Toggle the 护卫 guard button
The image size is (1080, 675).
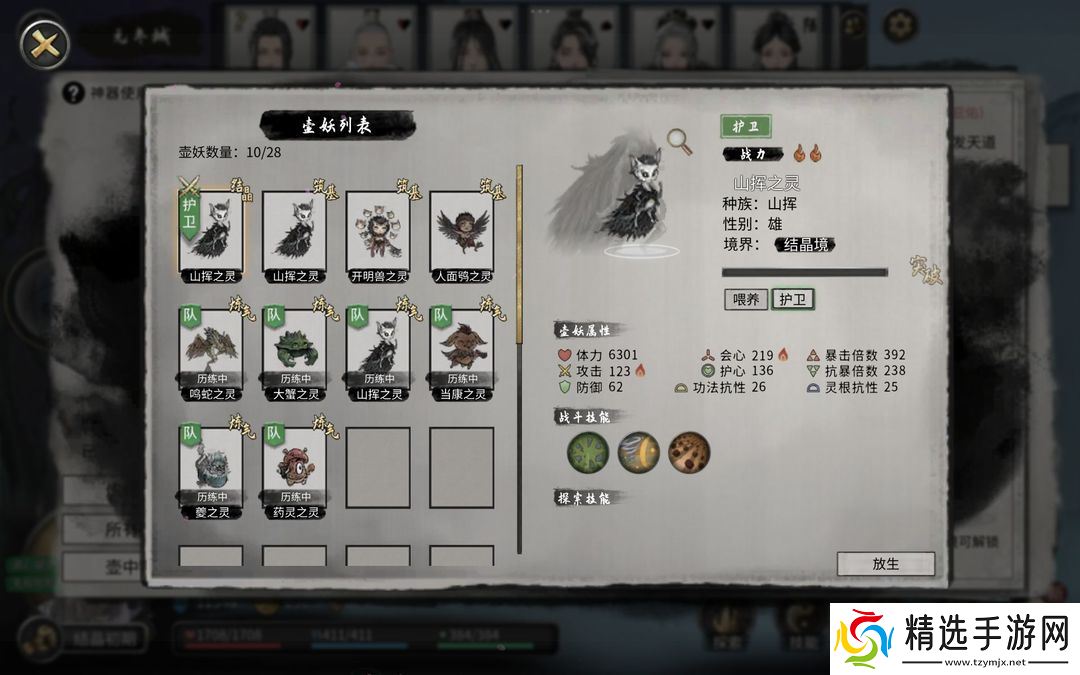pos(792,299)
